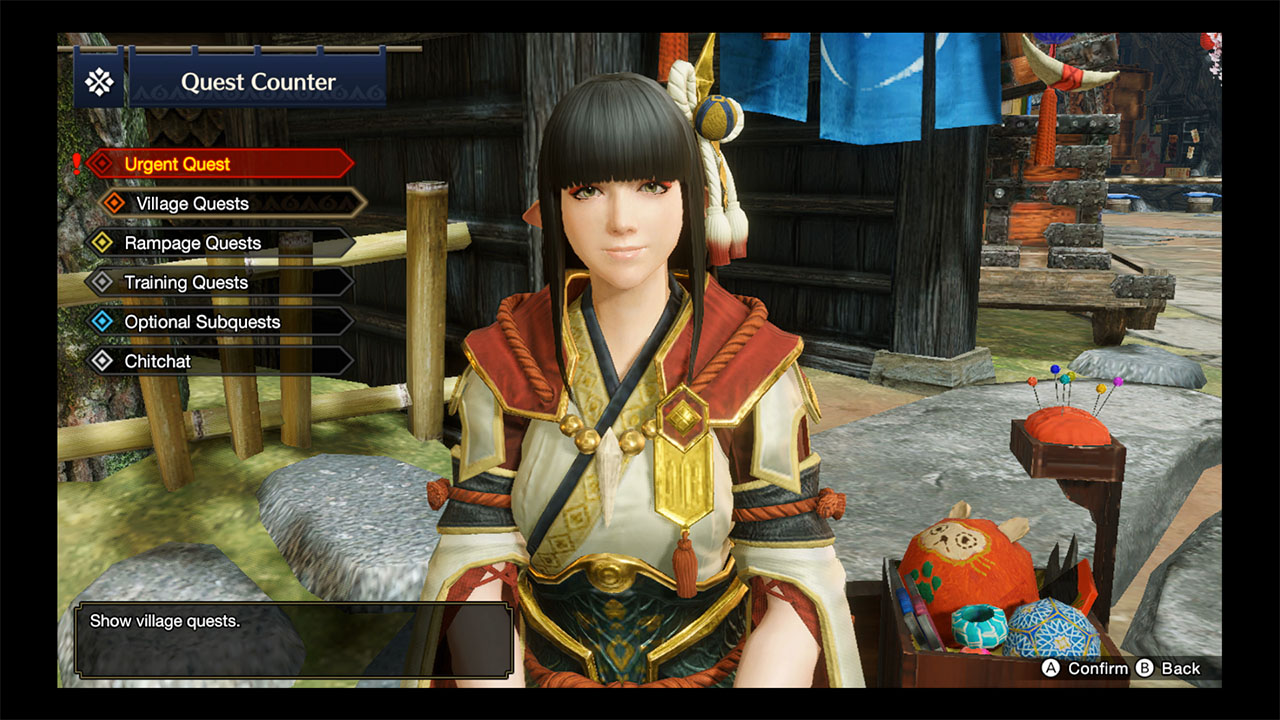Click the Quest Counter emblem icon
This screenshot has width=1280, height=720.
coord(97,81)
